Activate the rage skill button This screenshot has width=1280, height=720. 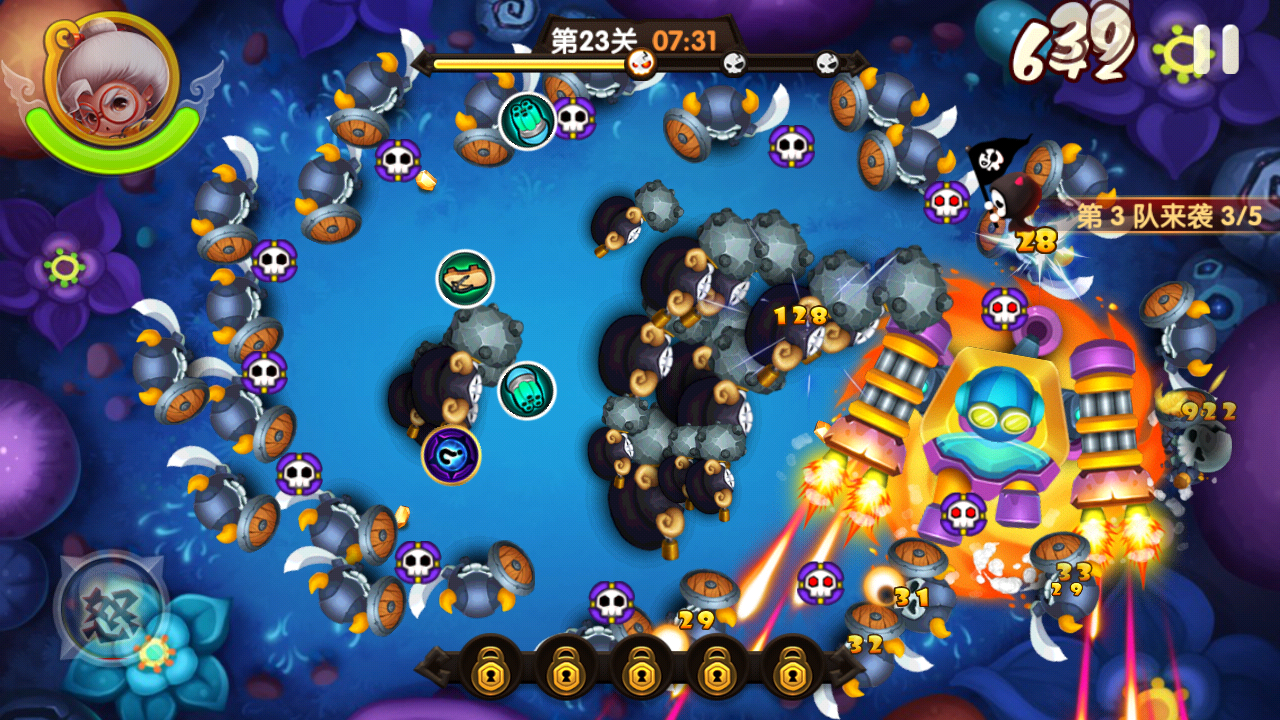click(110, 605)
